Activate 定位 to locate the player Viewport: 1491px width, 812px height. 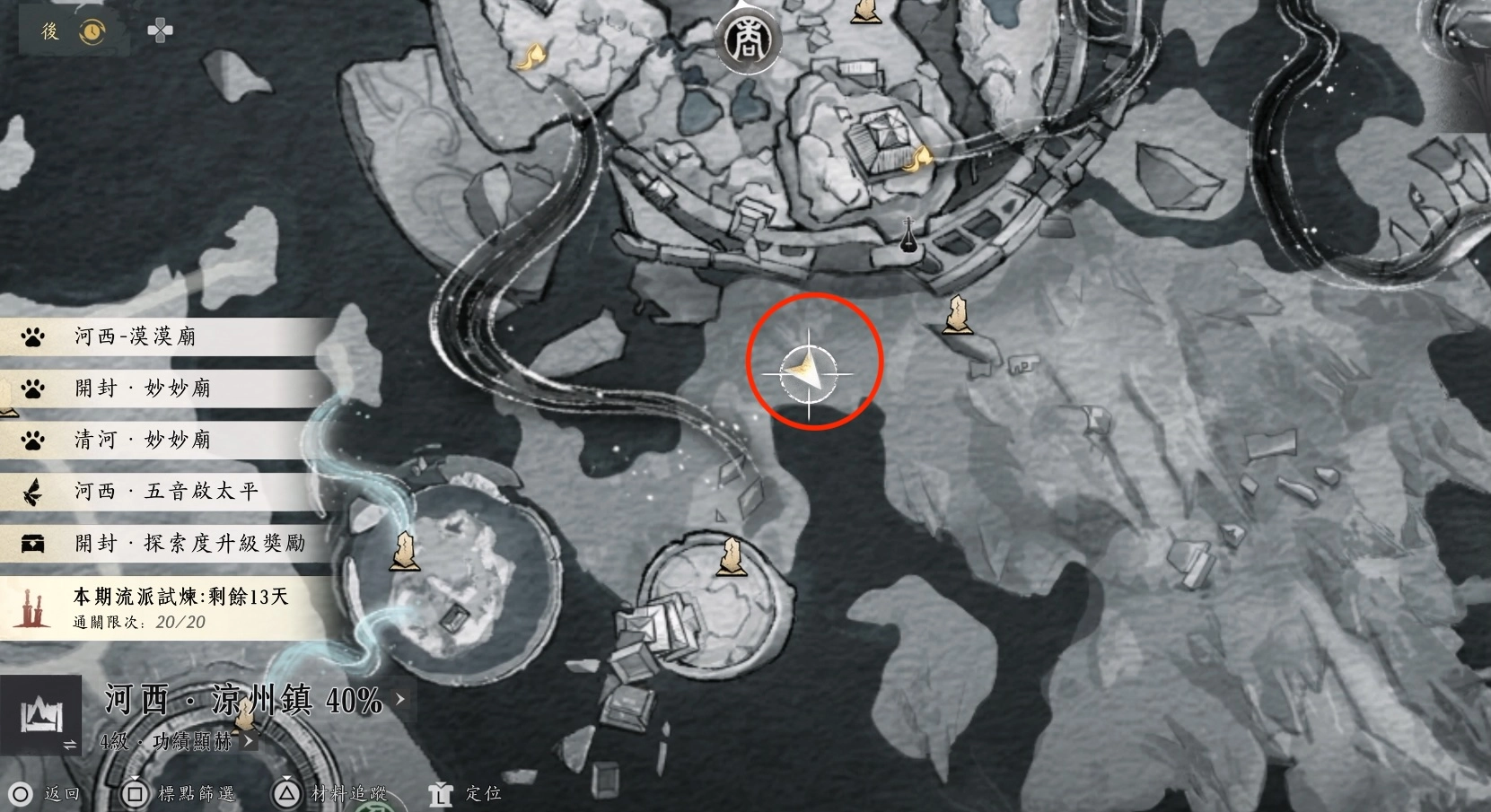tap(468, 793)
